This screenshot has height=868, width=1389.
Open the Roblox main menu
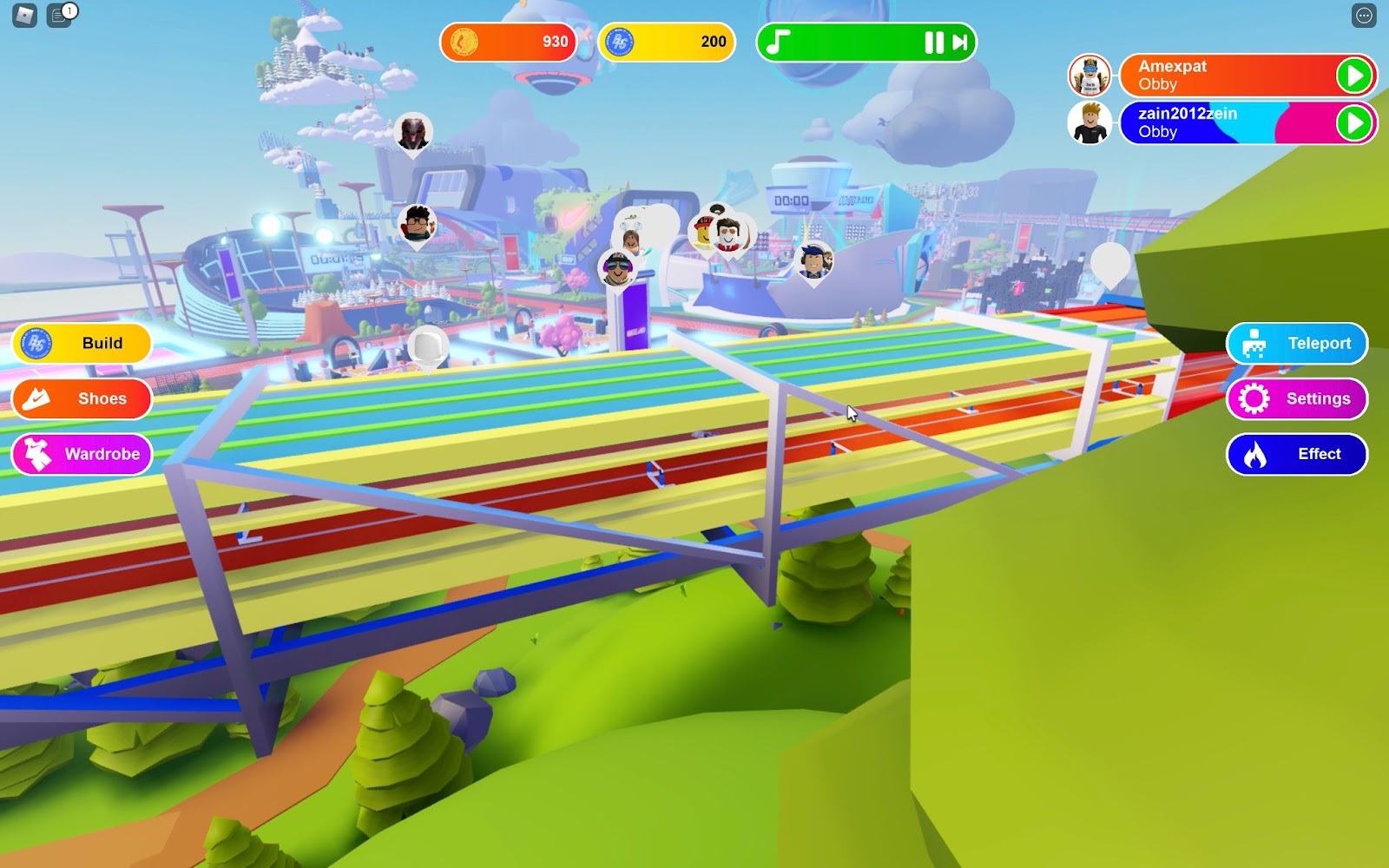24,15
